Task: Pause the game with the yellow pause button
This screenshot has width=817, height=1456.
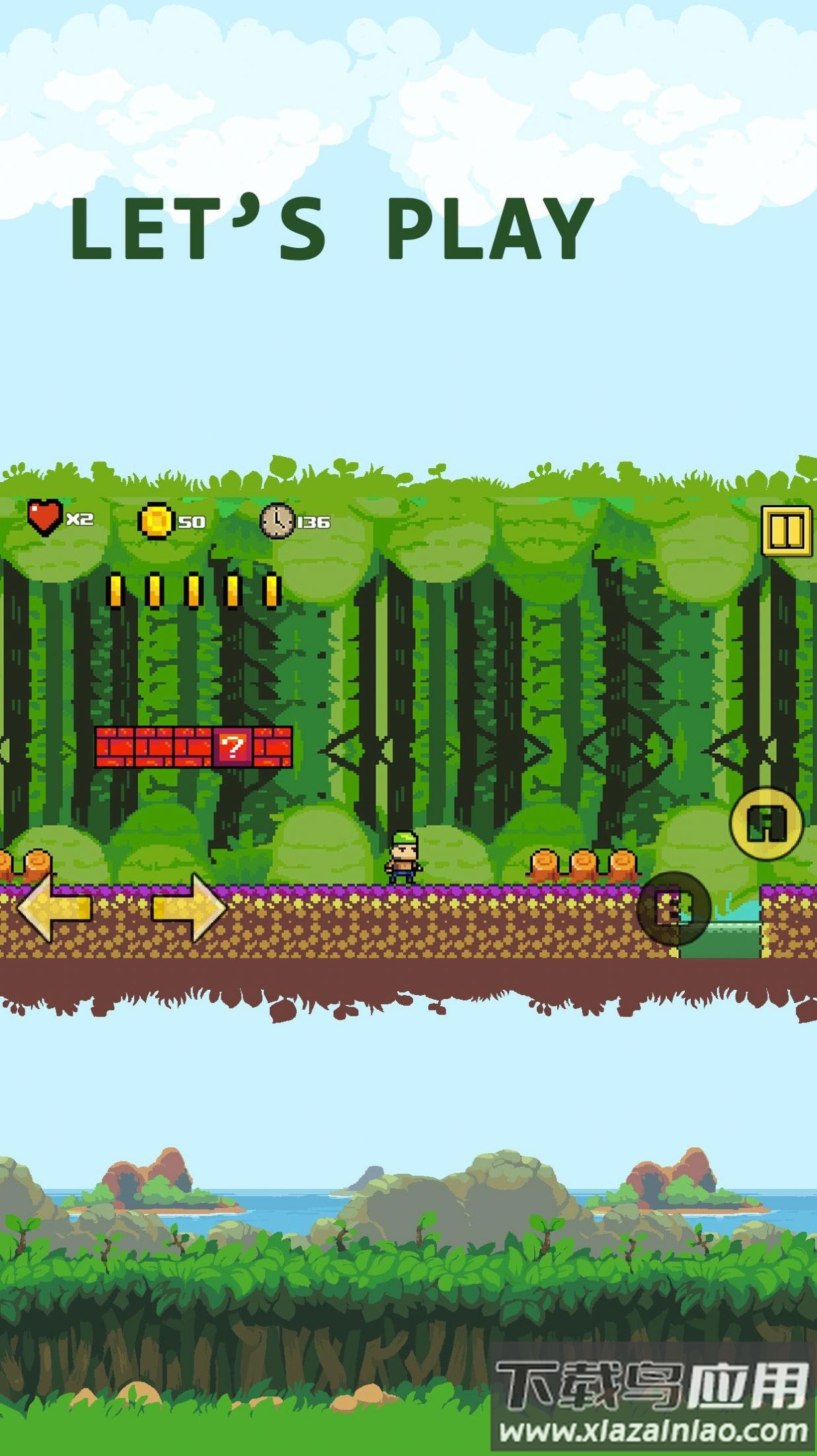Action: pos(786,530)
